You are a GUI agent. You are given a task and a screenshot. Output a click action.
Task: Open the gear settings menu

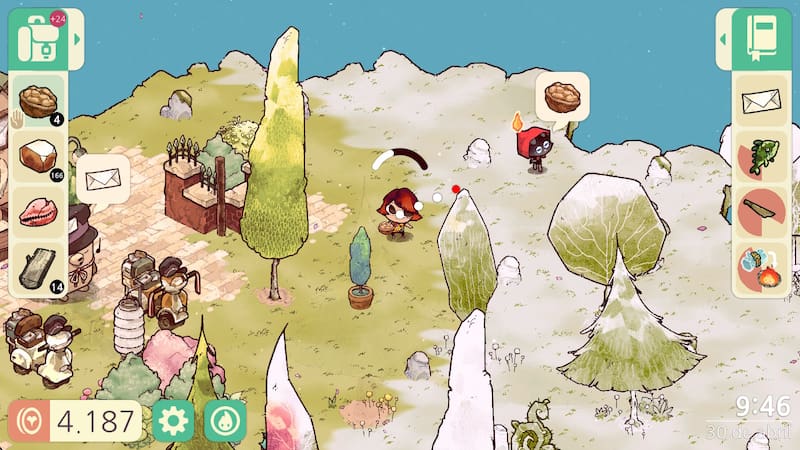click(x=173, y=421)
